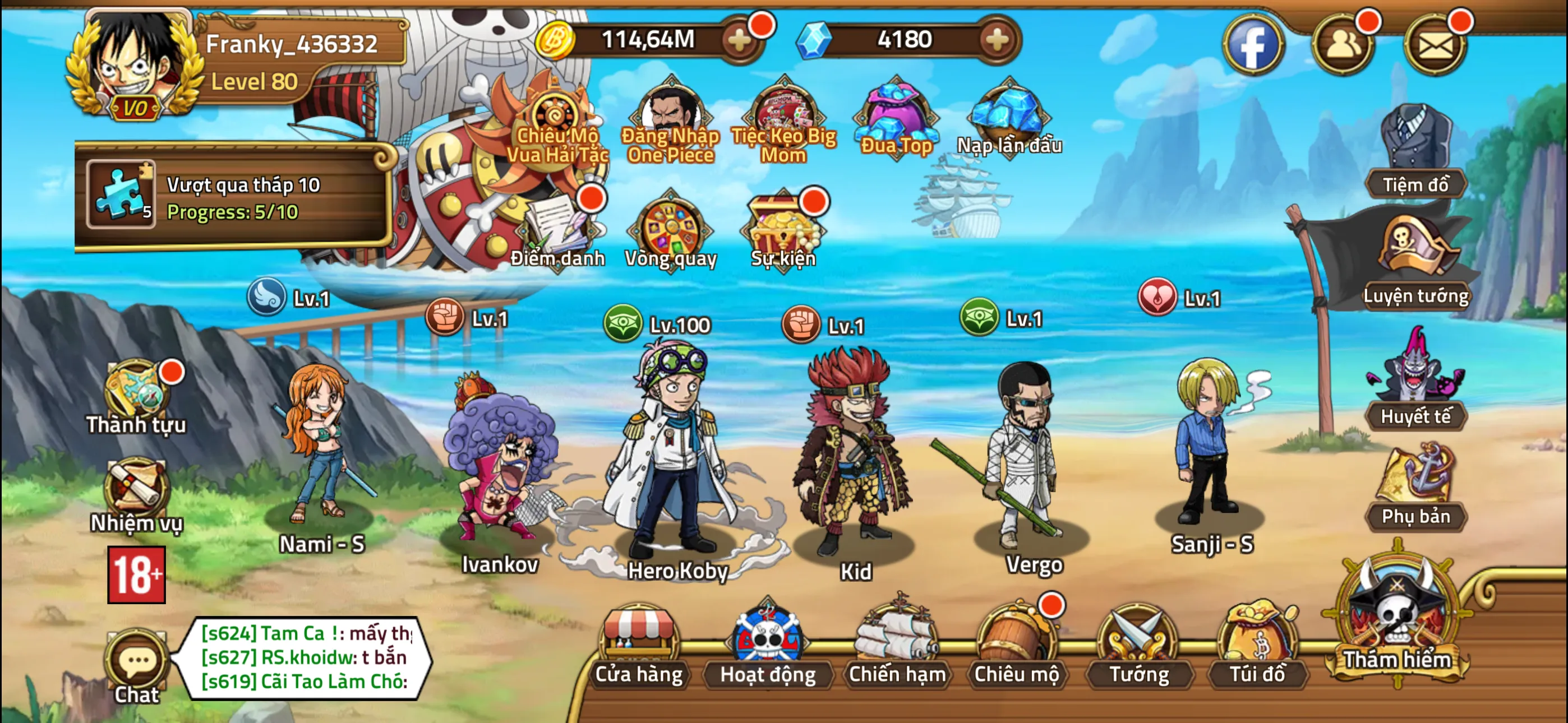Open the Phụ bản dungeon map
This screenshot has width=1568, height=723.
click(1418, 487)
